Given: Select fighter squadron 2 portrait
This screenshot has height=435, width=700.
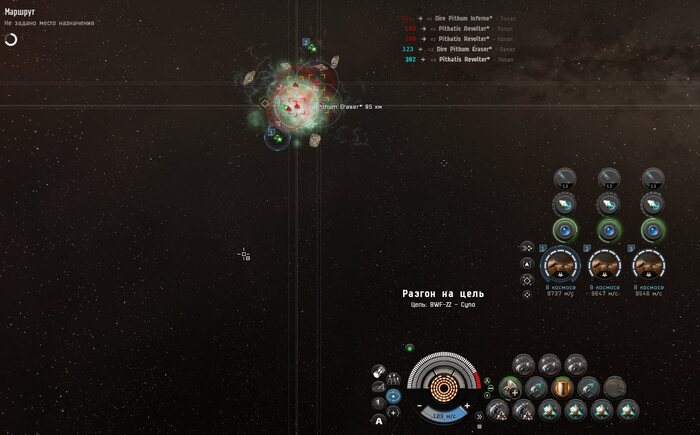Looking at the screenshot, I should (606, 264).
